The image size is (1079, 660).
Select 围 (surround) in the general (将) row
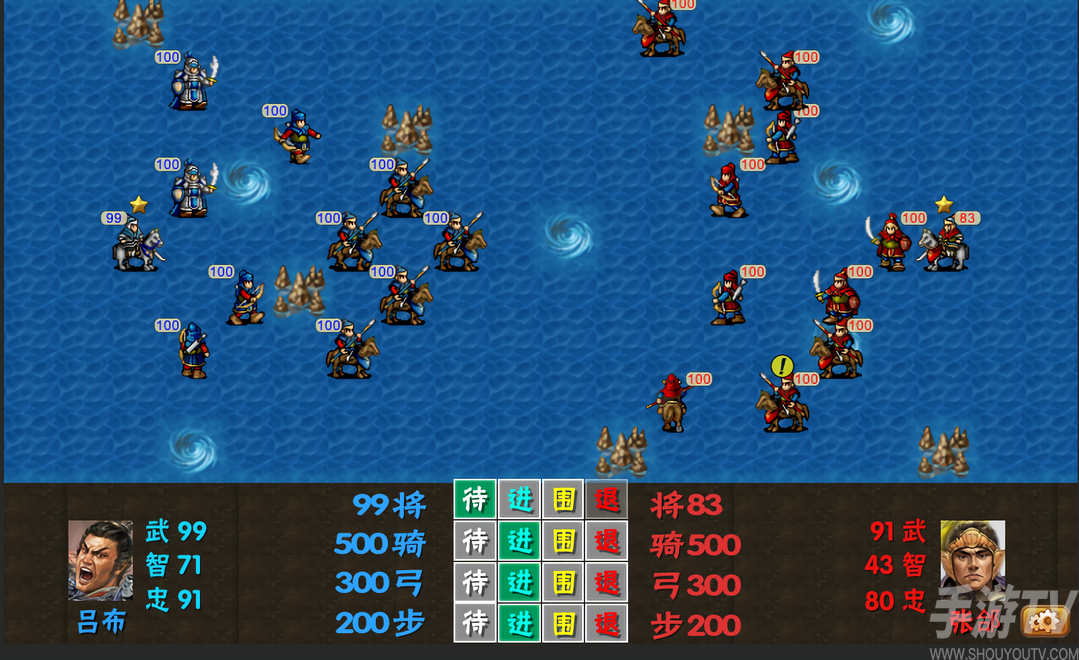coord(563,500)
